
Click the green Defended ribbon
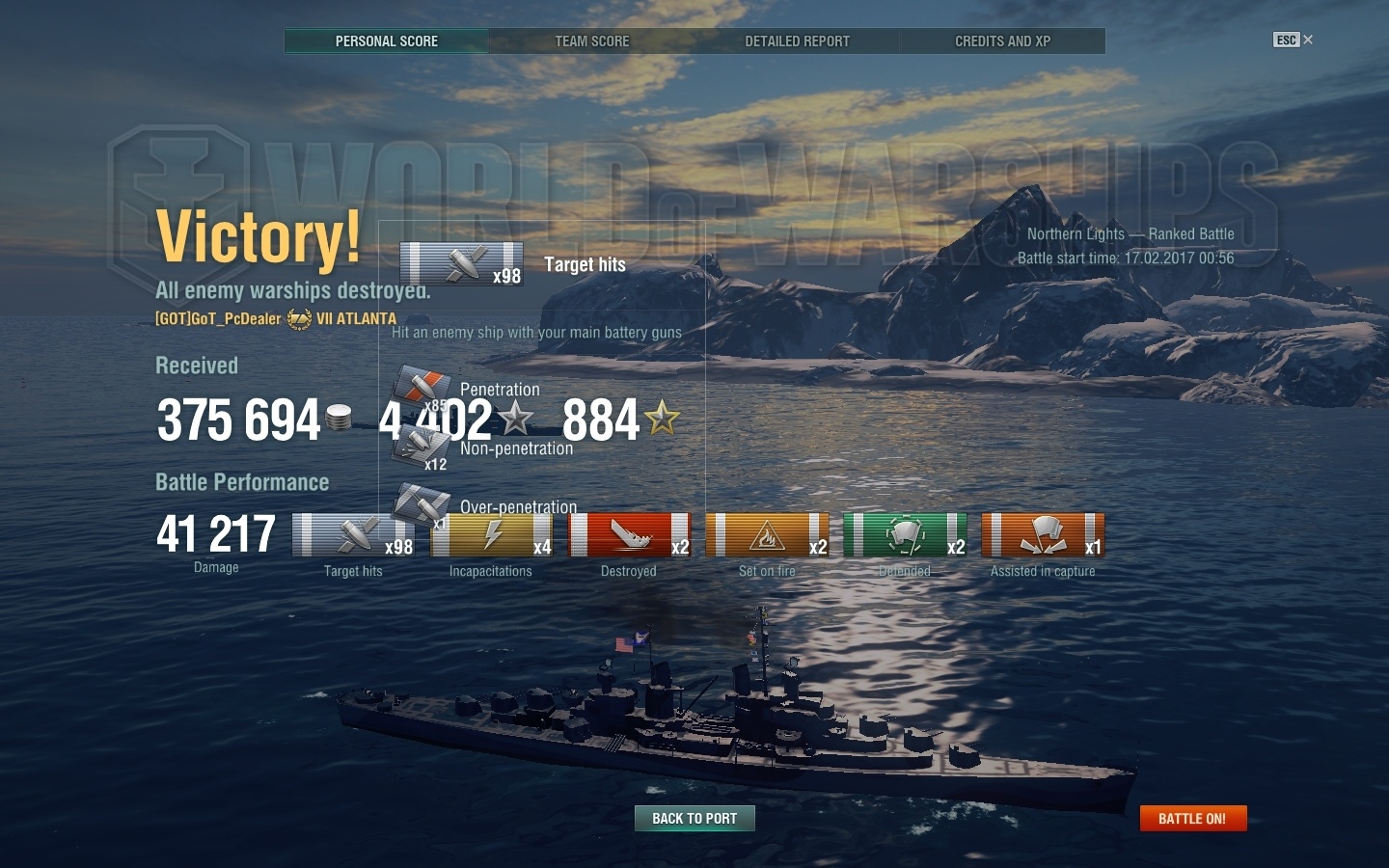click(x=905, y=535)
